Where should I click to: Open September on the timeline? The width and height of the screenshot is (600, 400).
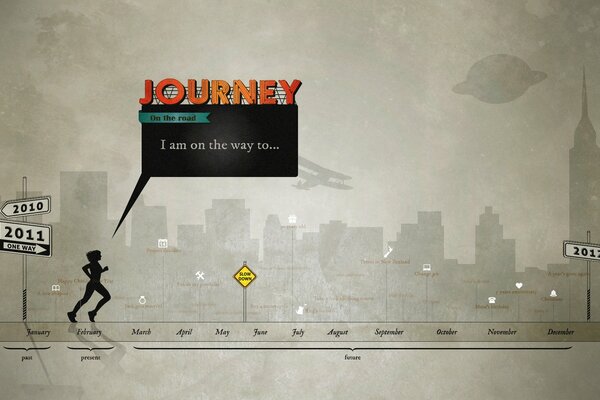(389, 332)
